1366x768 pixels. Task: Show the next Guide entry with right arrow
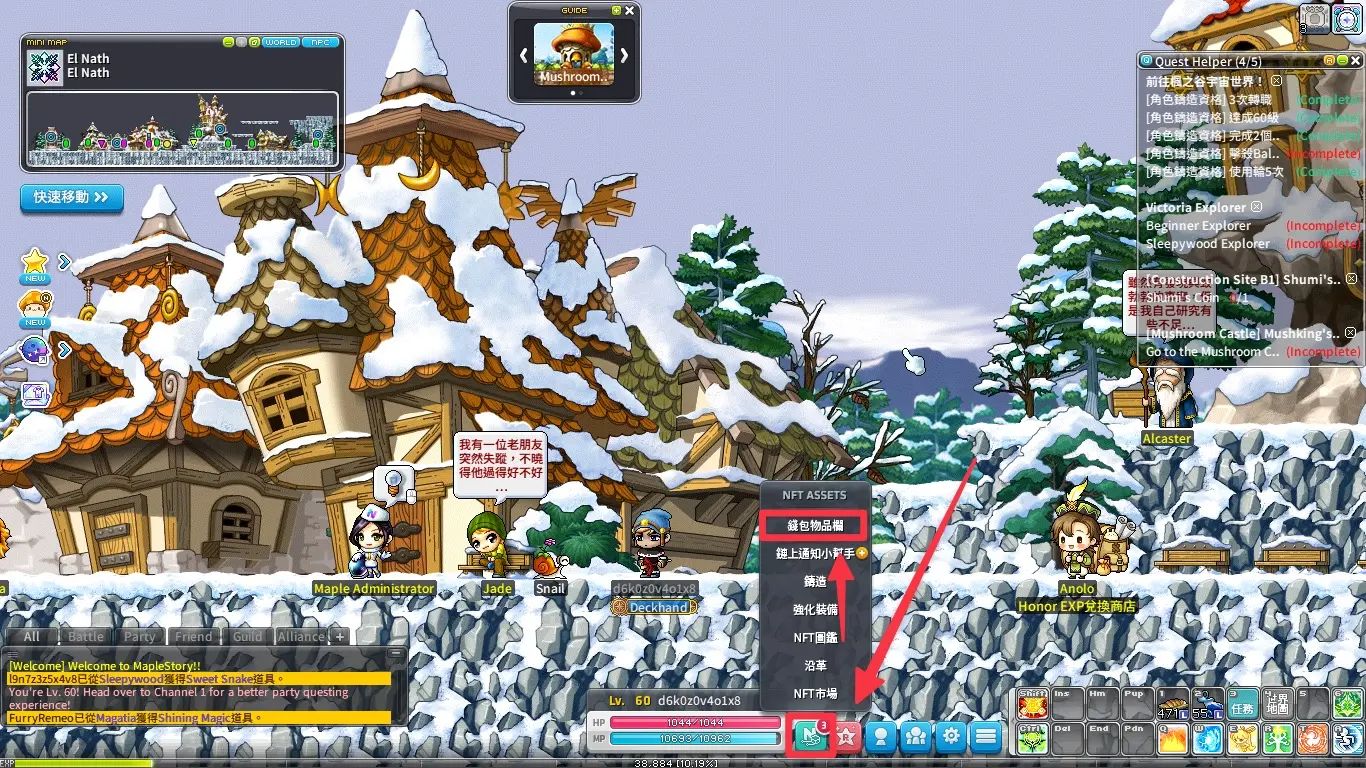click(624, 56)
